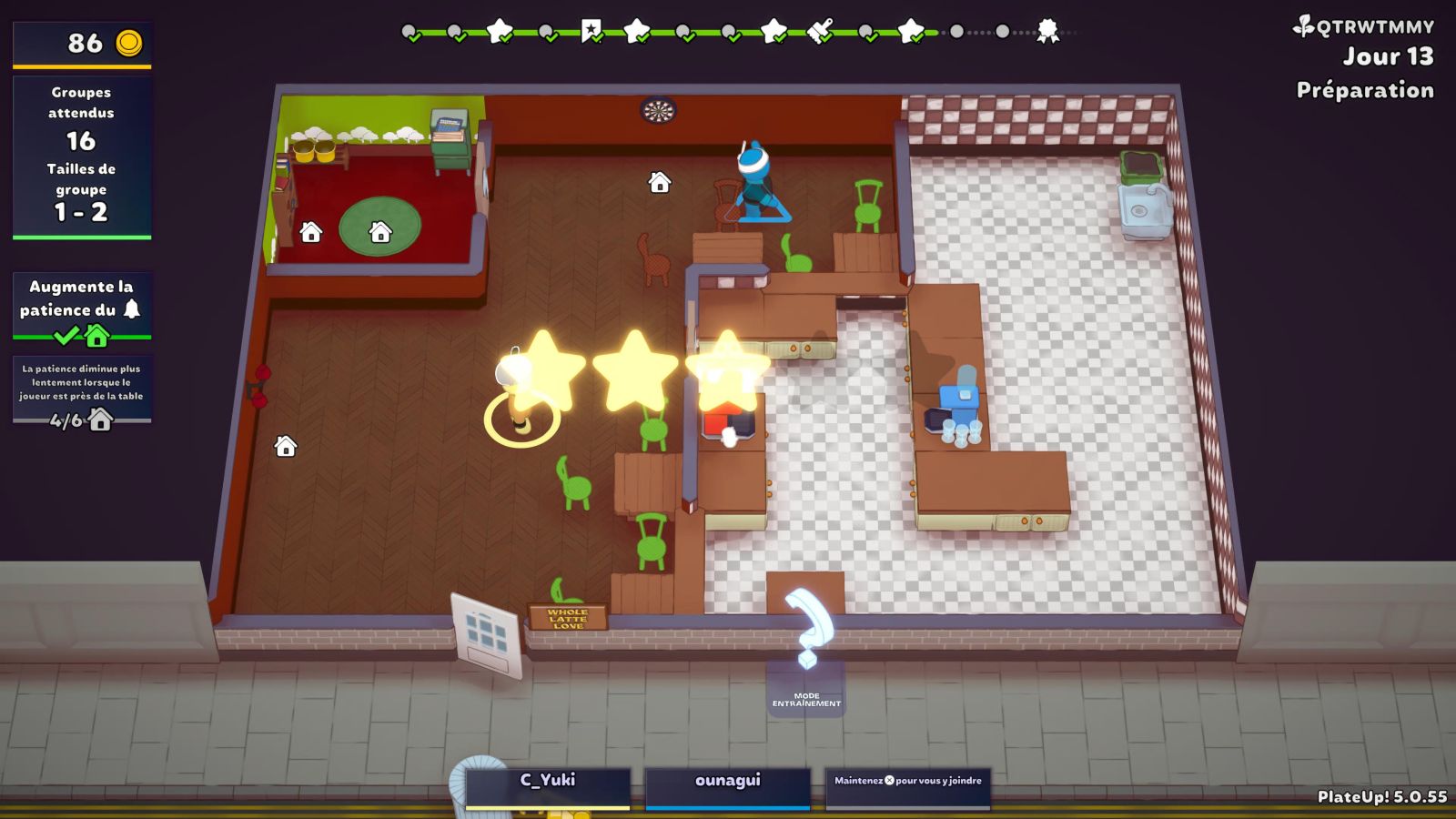Image resolution: width=1456 pixels, height=819 pixels.
Task: Select the C_Yuki player panel
Action: pos(548,786)
